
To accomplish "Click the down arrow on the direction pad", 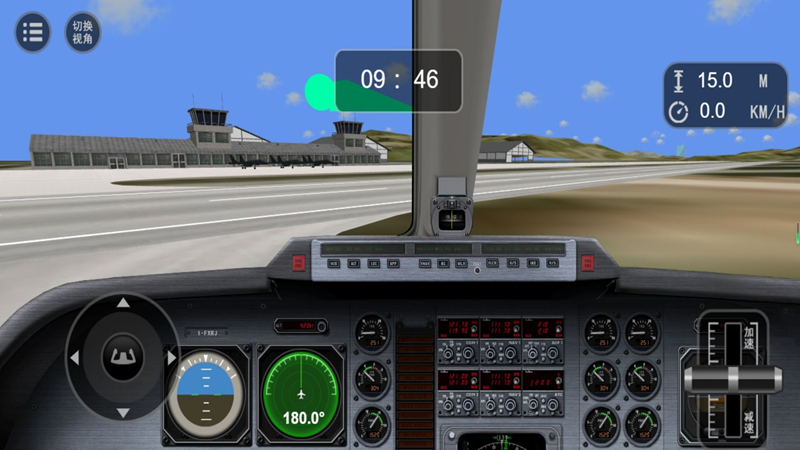I will coord(123,412).
